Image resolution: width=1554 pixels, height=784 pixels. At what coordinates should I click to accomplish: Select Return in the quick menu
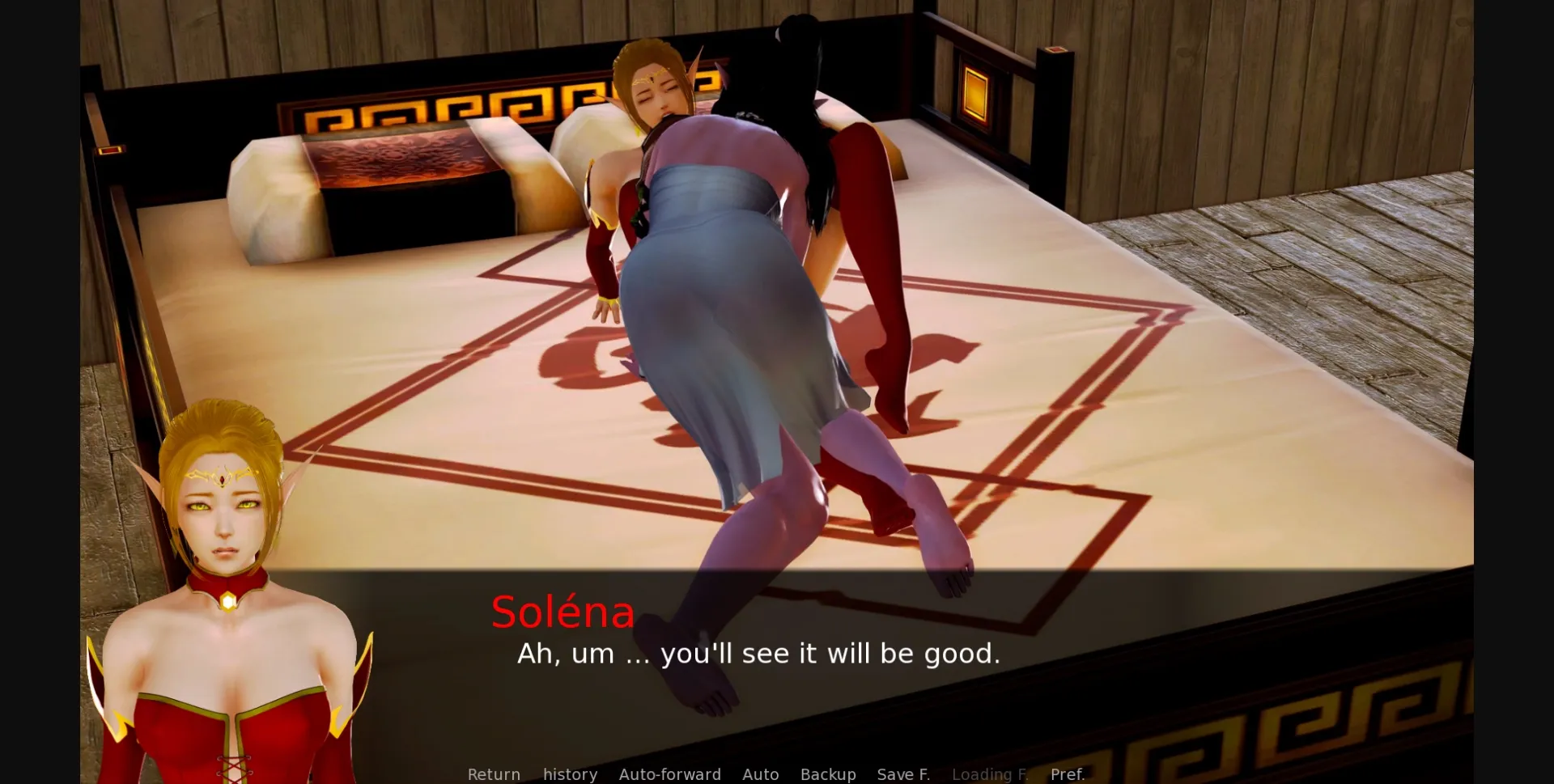pyautogui.click(x=494, y=774)
